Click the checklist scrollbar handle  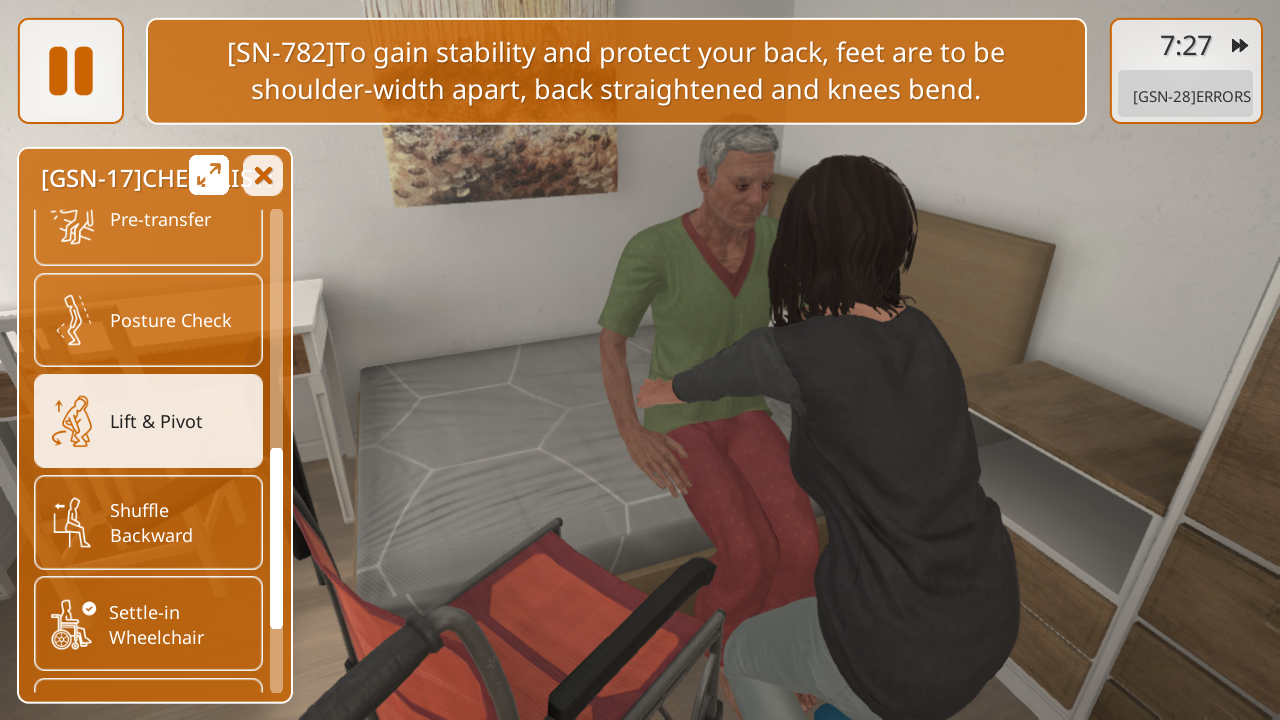[x=276, y=538]
